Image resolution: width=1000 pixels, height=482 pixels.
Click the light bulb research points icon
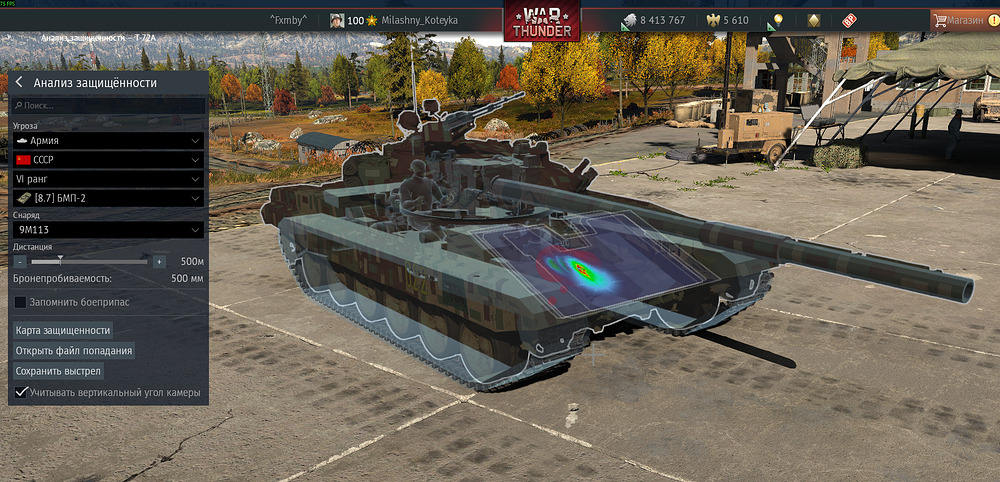(x=777, y=20)
